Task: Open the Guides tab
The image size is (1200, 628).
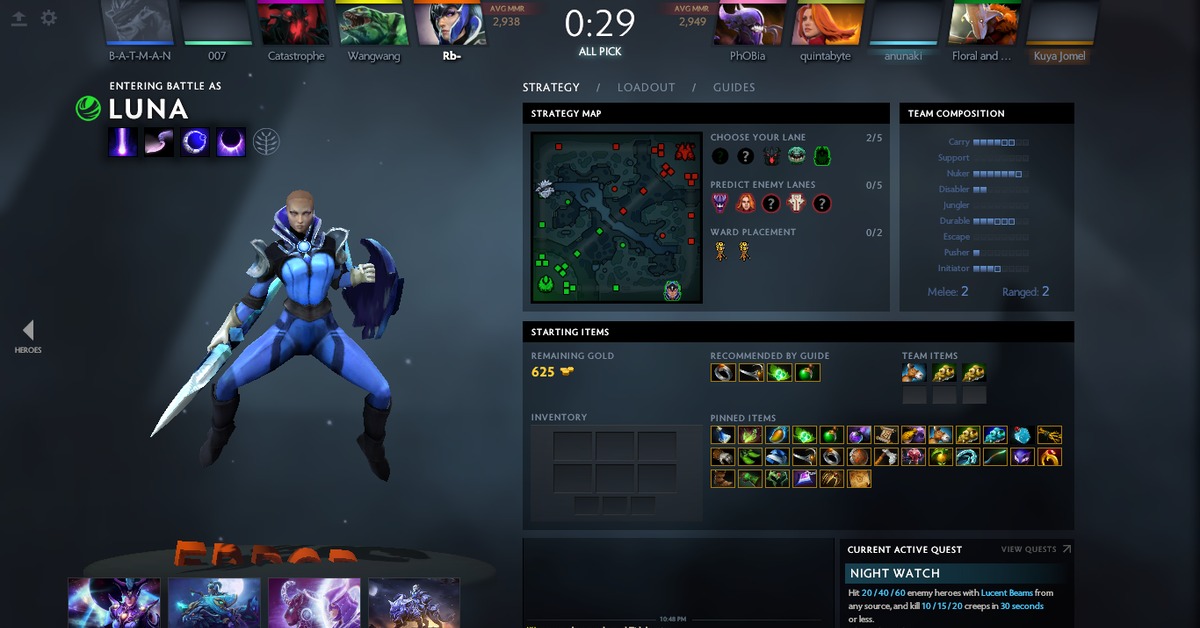Action: coord(734,87)
